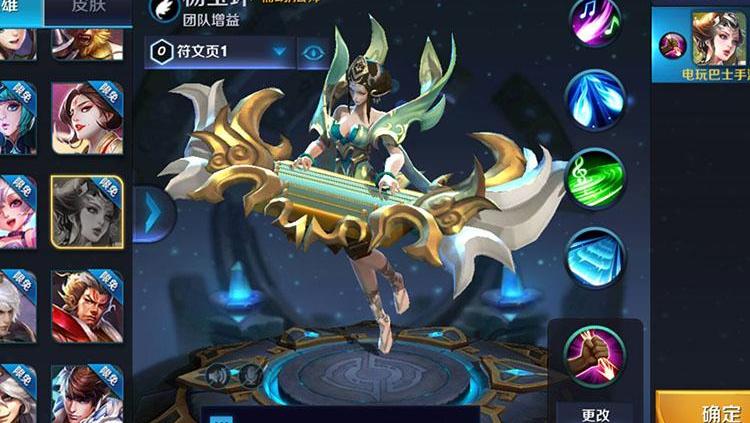This screenshot has width=750, height=423.
Task: Select the fist summoner spell icon
Action: coord(595,352)
